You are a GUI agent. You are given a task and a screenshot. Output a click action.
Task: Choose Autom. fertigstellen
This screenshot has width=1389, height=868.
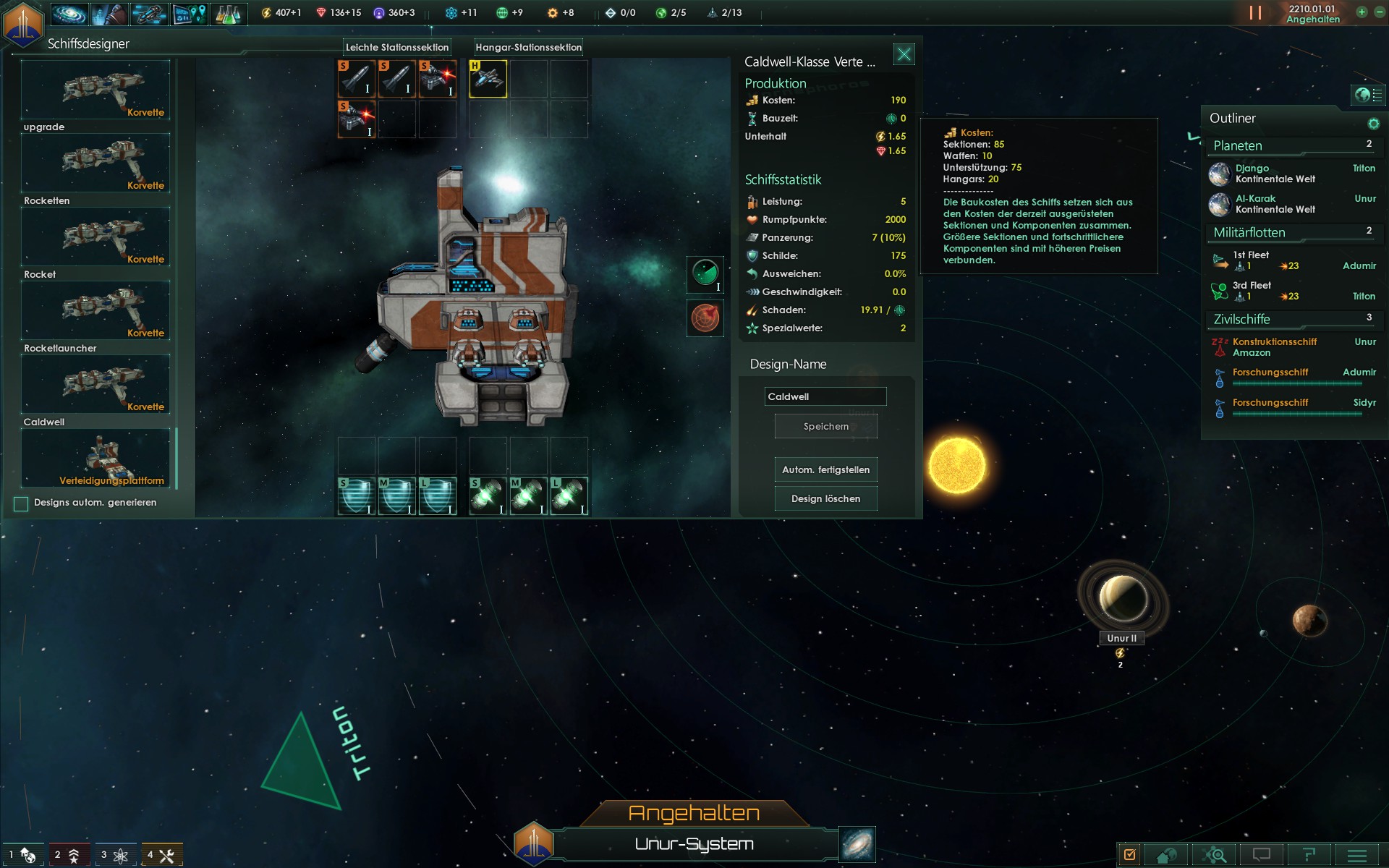[x=825, y=469]
